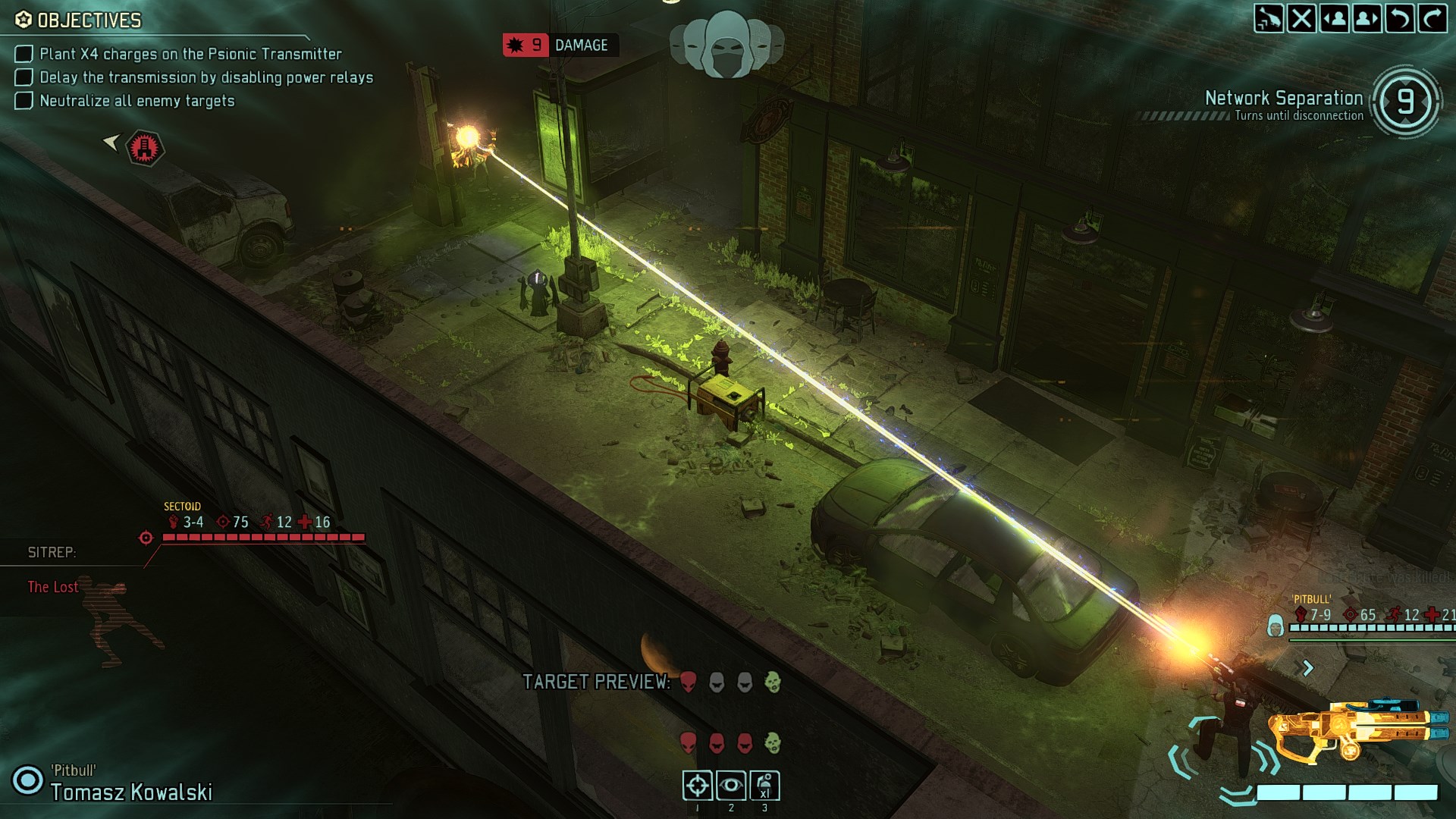
Task: Click the golden weapon panel icon
Action: click(1357, 733)
